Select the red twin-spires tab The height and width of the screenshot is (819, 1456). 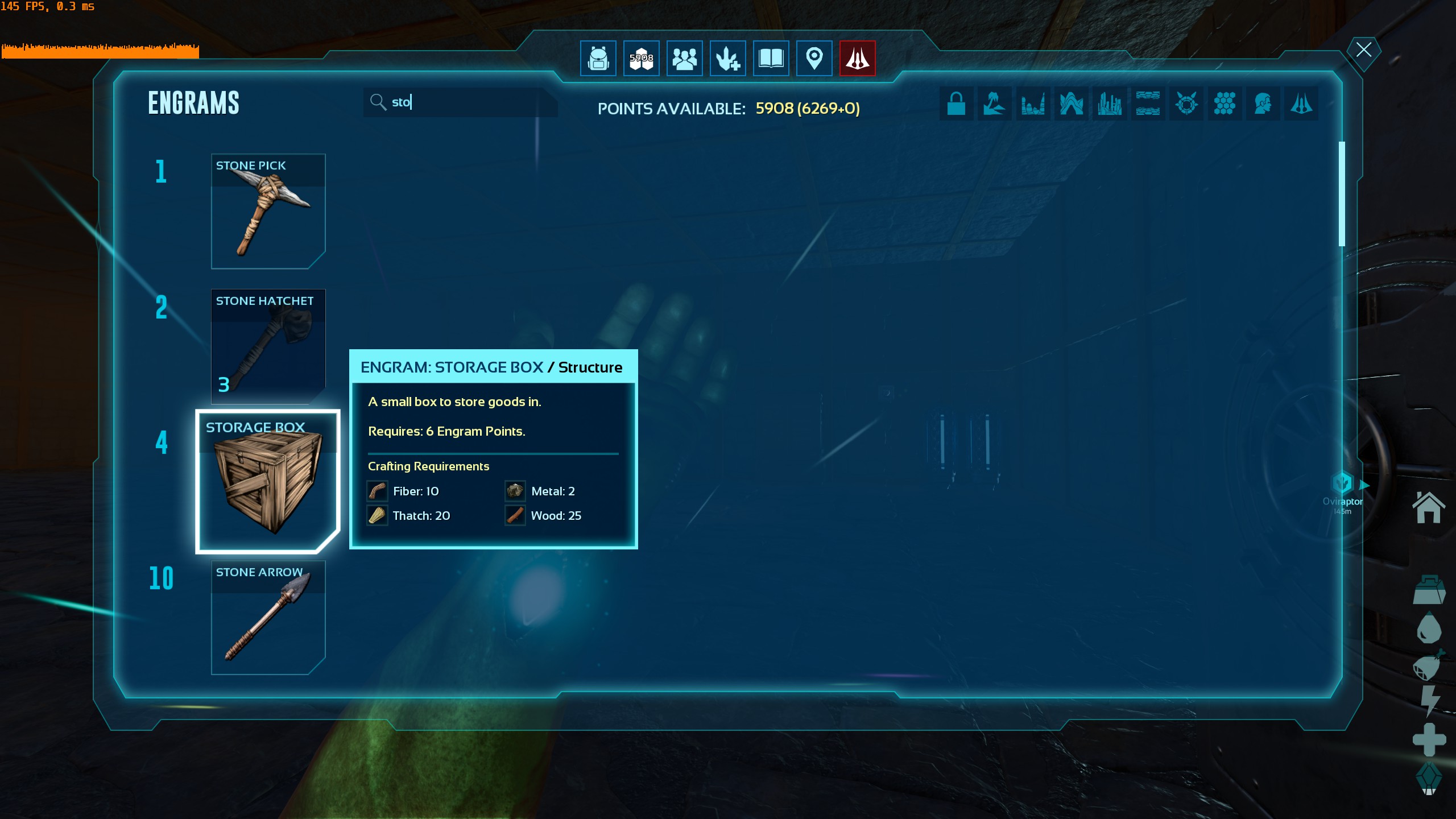click(858, 59)
